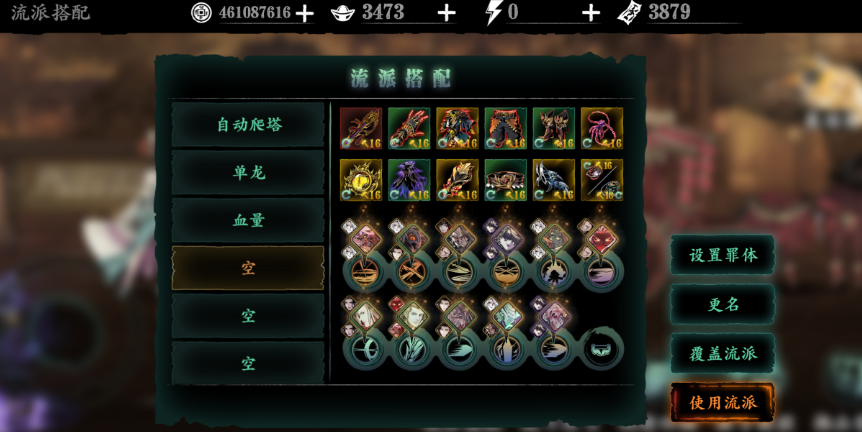Select the golden sun amulet slot

(361, 180)
